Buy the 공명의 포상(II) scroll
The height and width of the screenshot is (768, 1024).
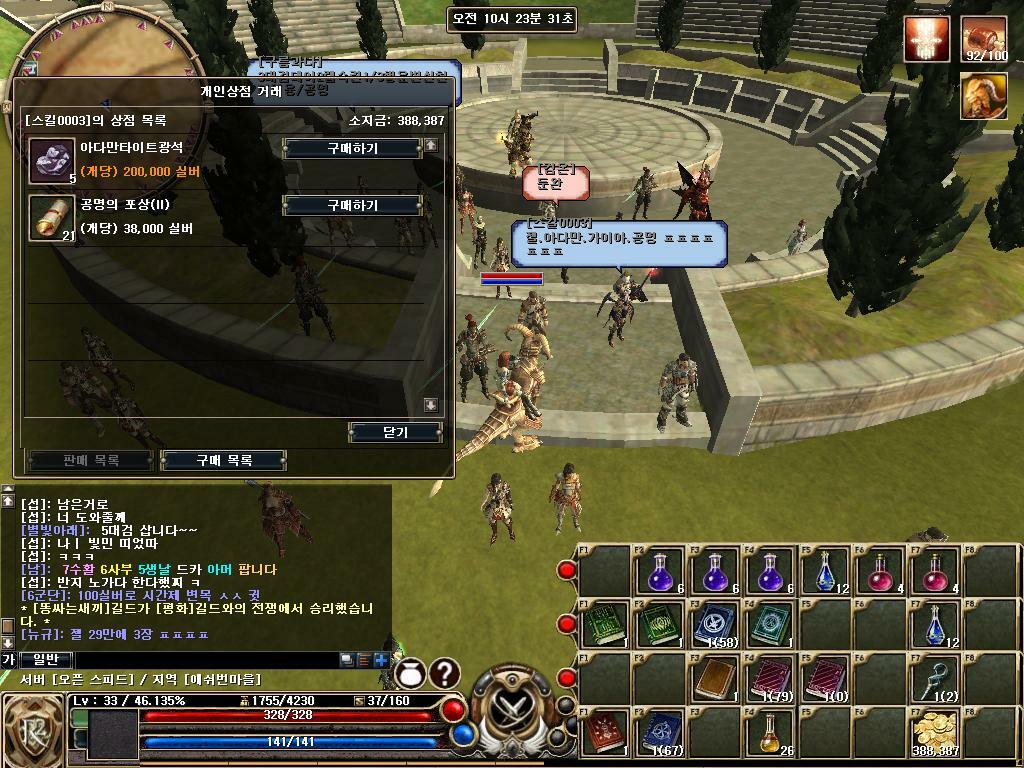[x=352, y=205]
